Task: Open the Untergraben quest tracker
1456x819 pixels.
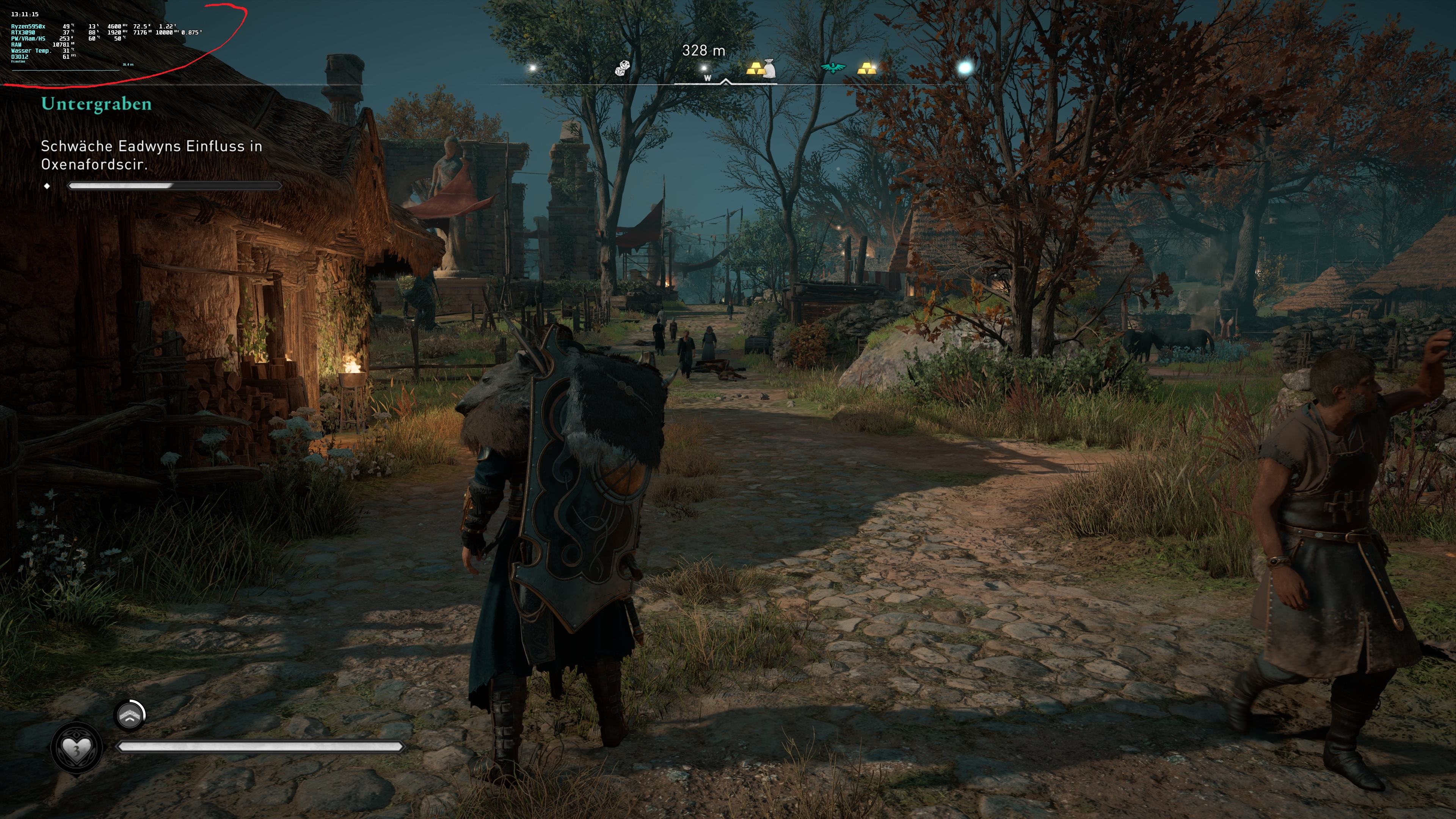Action: [x=96, y=104]
